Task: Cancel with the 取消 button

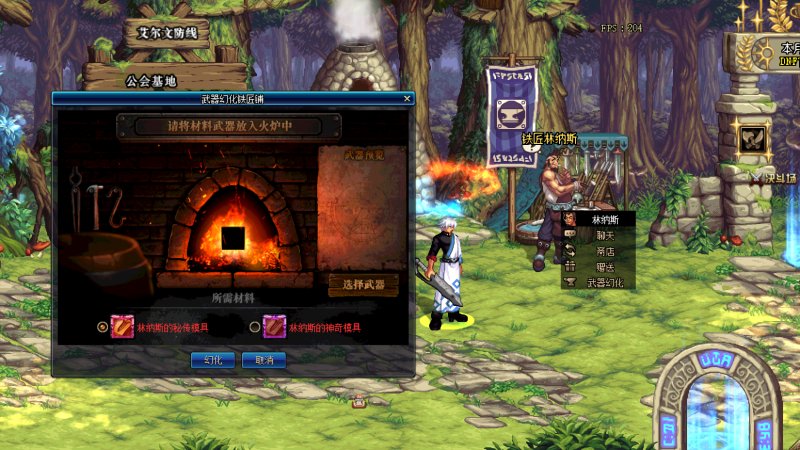Action: click(264, 360)
